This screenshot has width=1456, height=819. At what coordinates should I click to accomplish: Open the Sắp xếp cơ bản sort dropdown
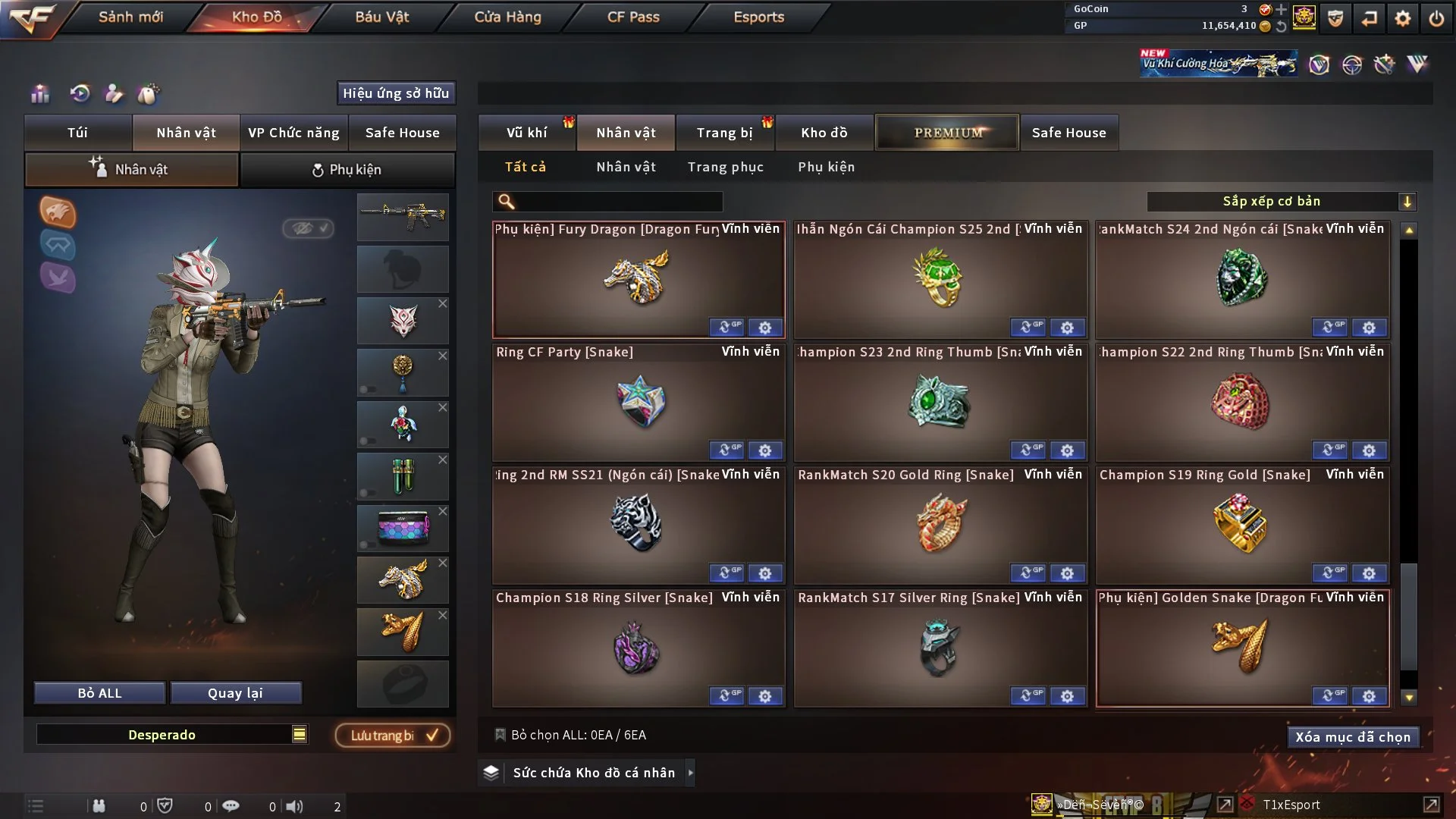pyautogui.click(x=1281, y=202)
